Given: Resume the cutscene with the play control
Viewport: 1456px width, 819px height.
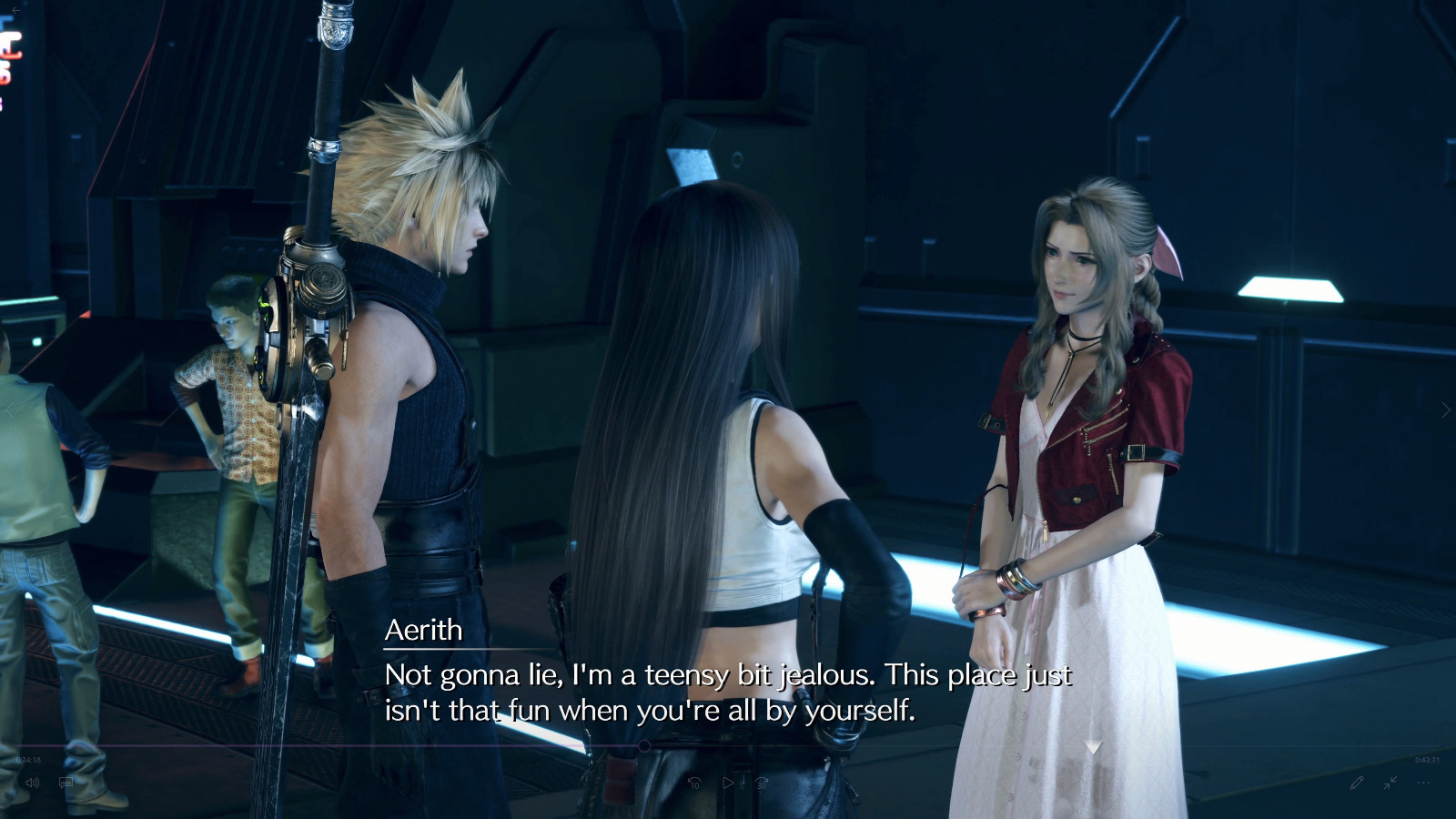Looking at the screenshot, I should tap(728, 781).
